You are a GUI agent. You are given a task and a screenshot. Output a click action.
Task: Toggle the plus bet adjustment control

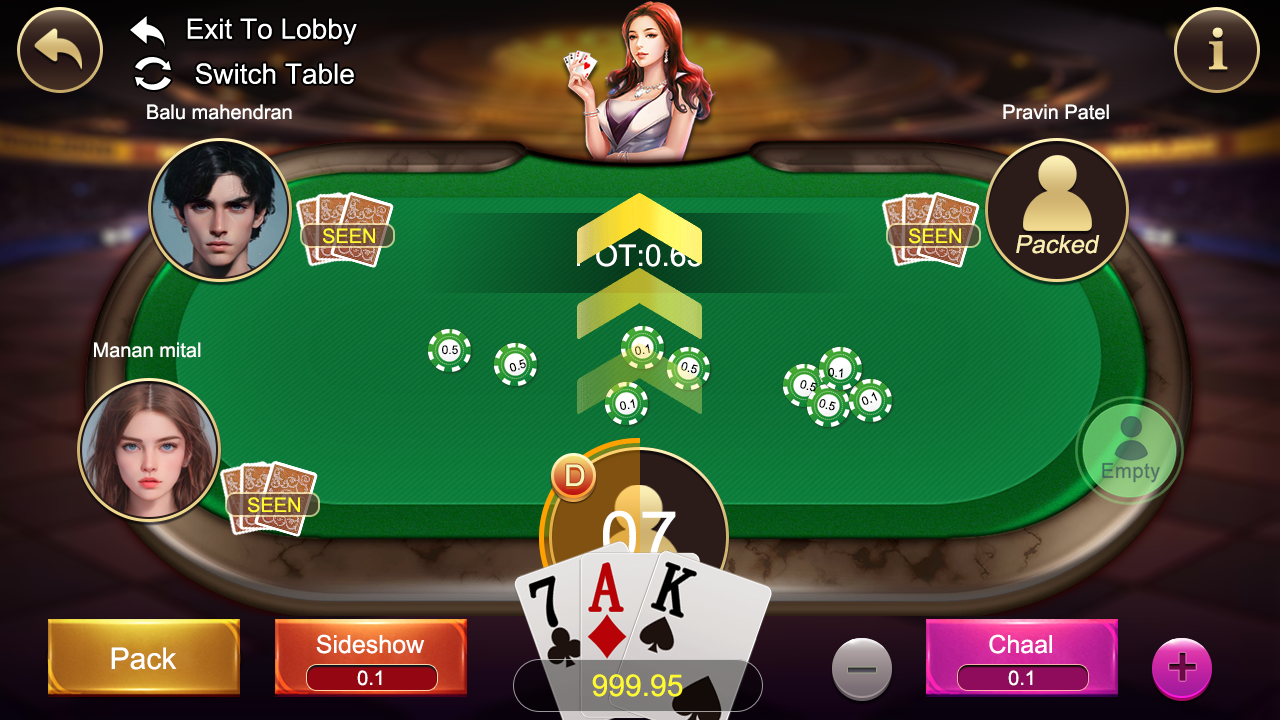coord(1182,666)
